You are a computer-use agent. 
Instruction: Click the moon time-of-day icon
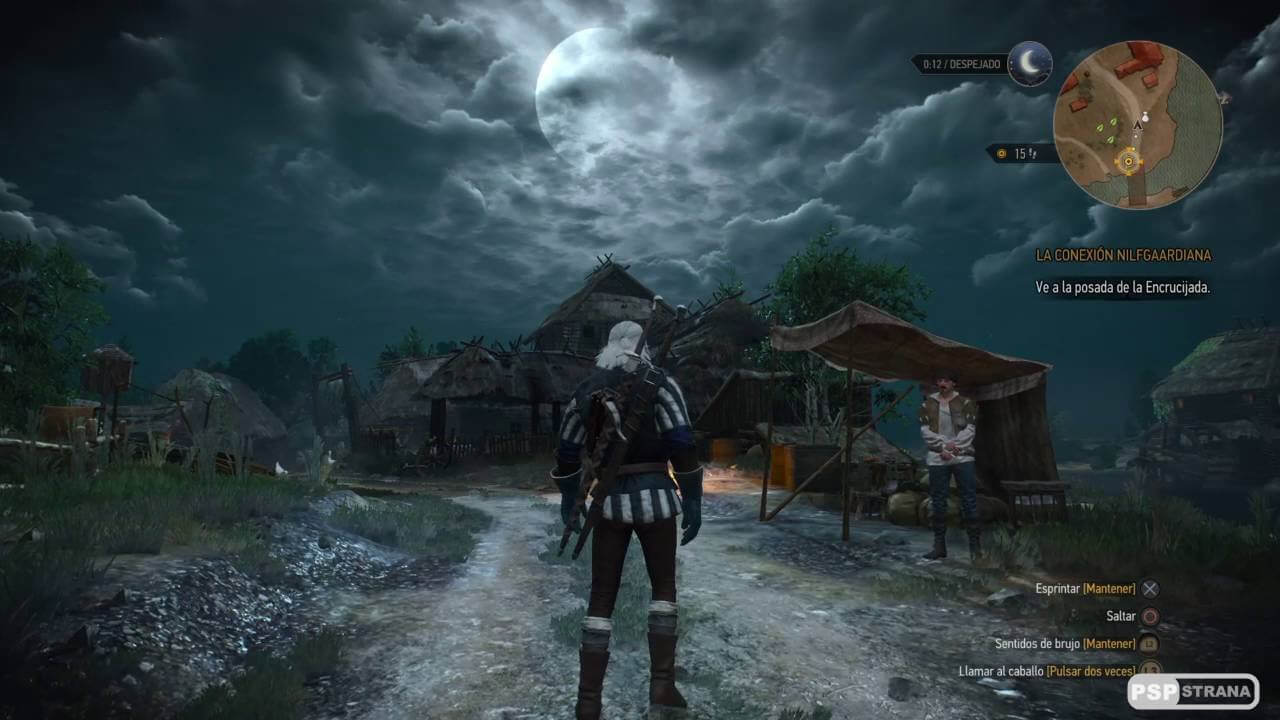pyautogui.click(x=1029, y=63)
